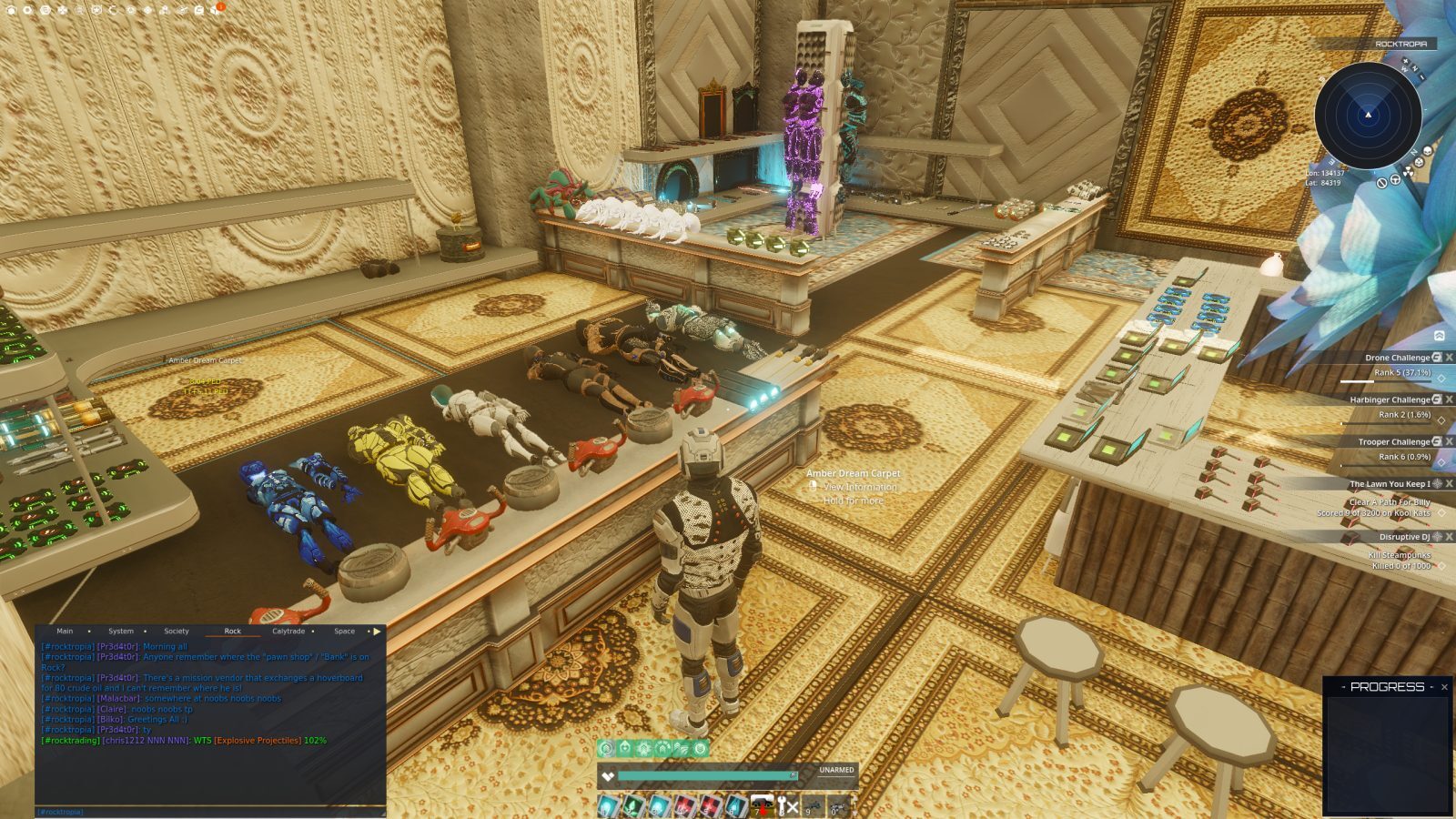
Task: Dismiss The Lawn You Keep I quest with its X
Action: pos(1448,484)
